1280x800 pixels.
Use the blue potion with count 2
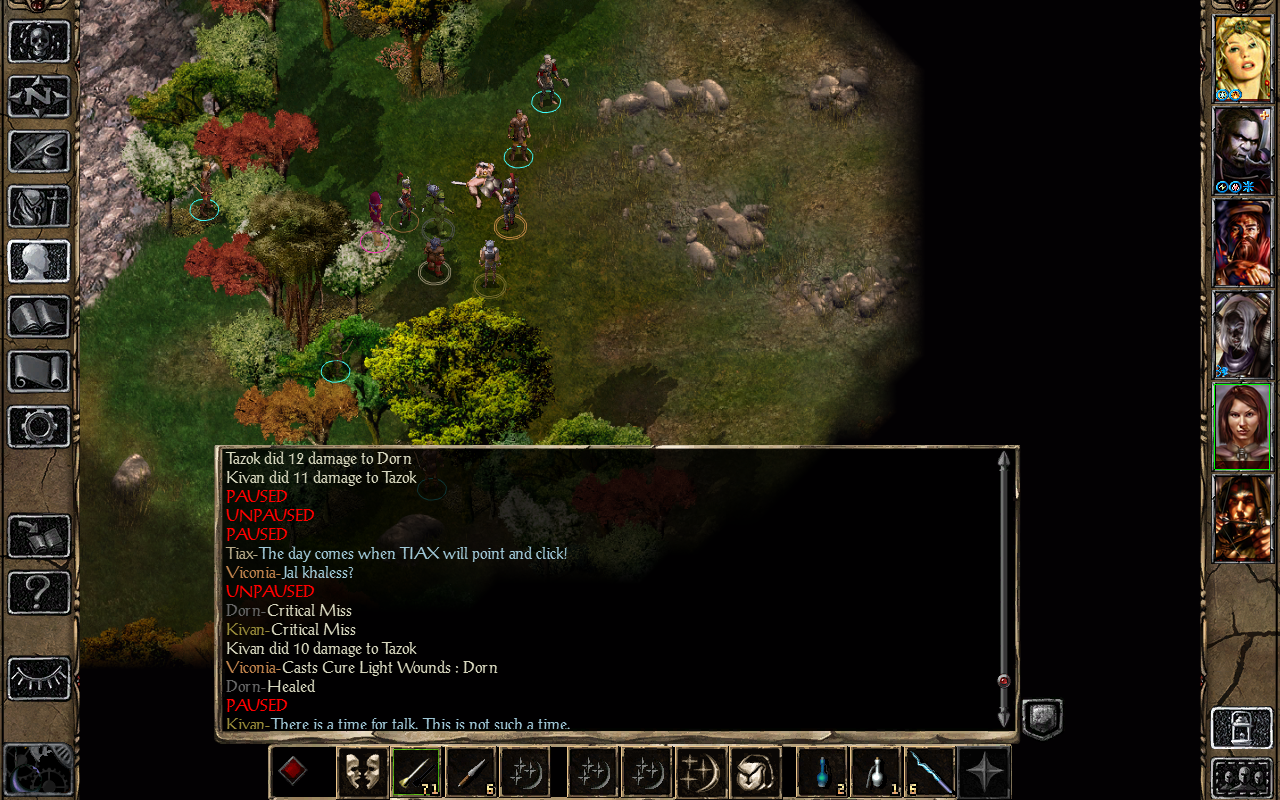tap(822, 773)
